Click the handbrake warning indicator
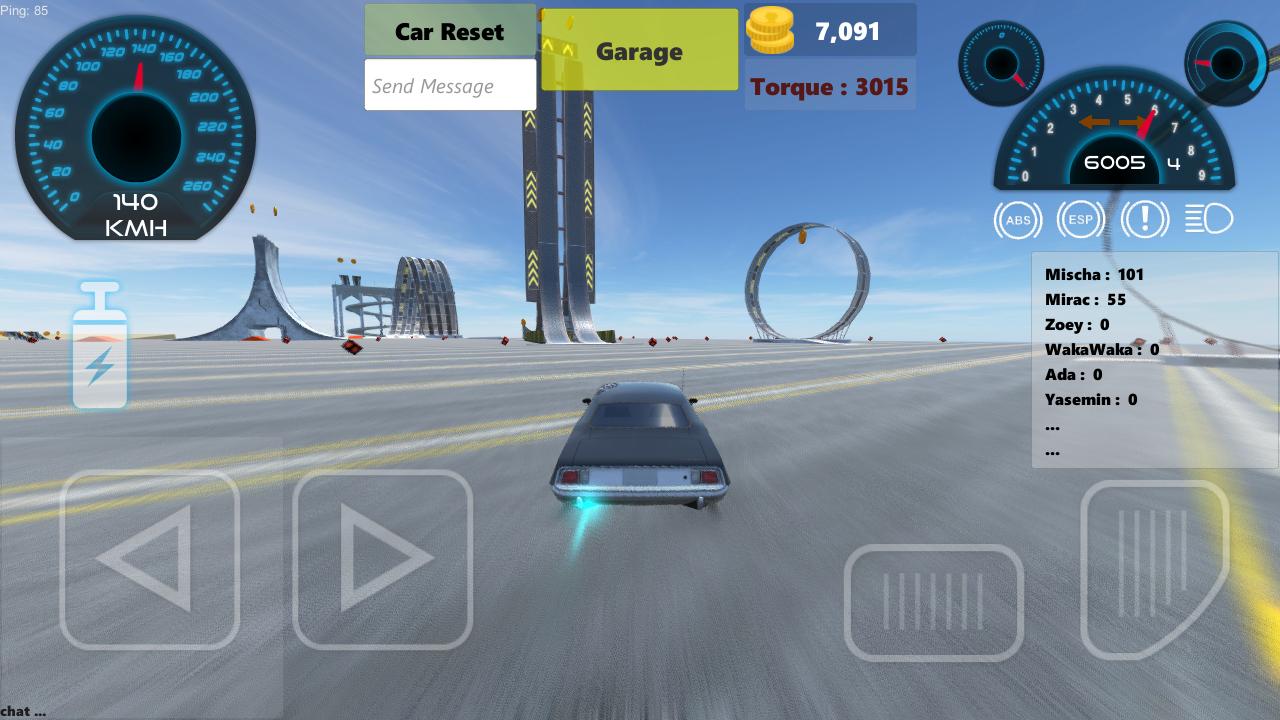The image size is (1280, 720). pyautogui.click(x=1145, y=218)
